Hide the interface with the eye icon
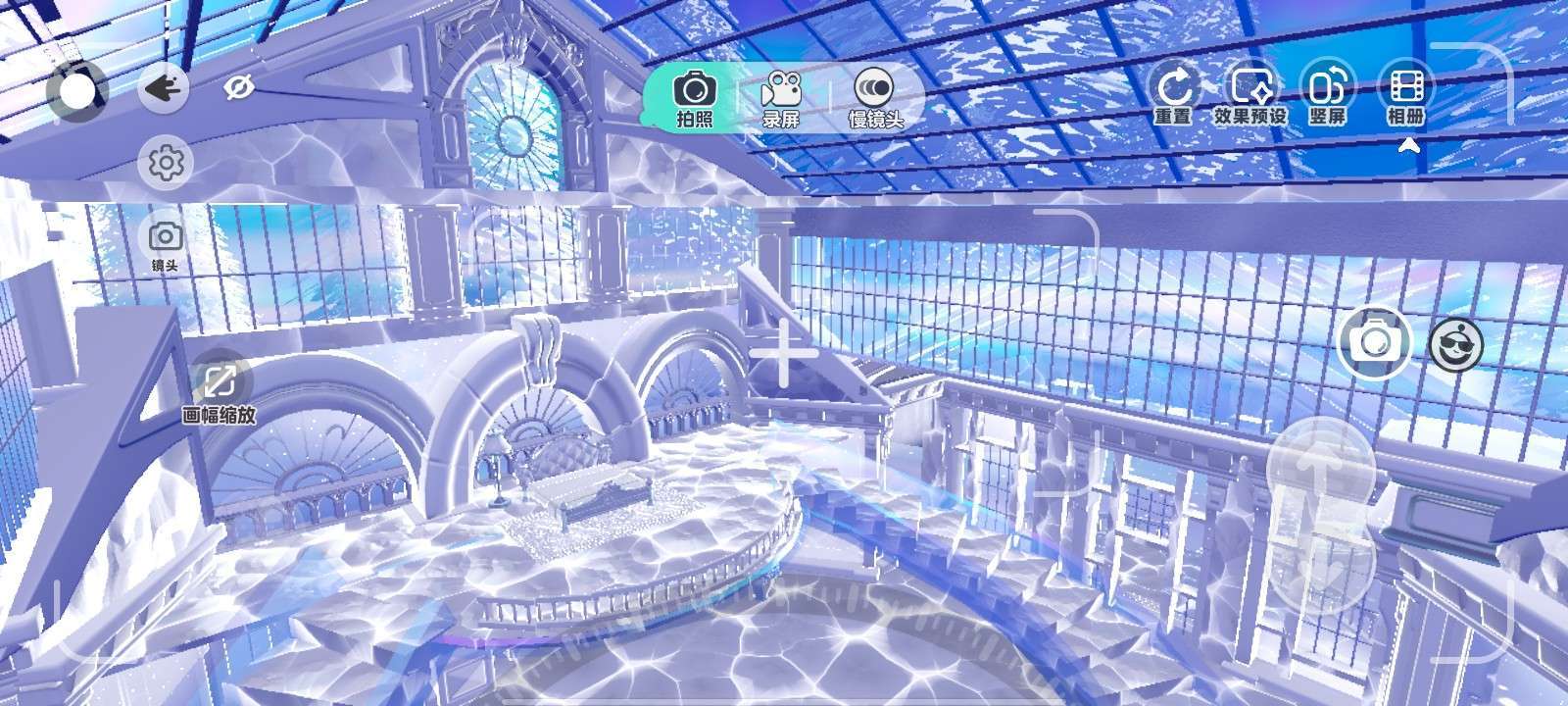Image resolution: width=1568 pixels, height=706 pixels. [238, 89]
